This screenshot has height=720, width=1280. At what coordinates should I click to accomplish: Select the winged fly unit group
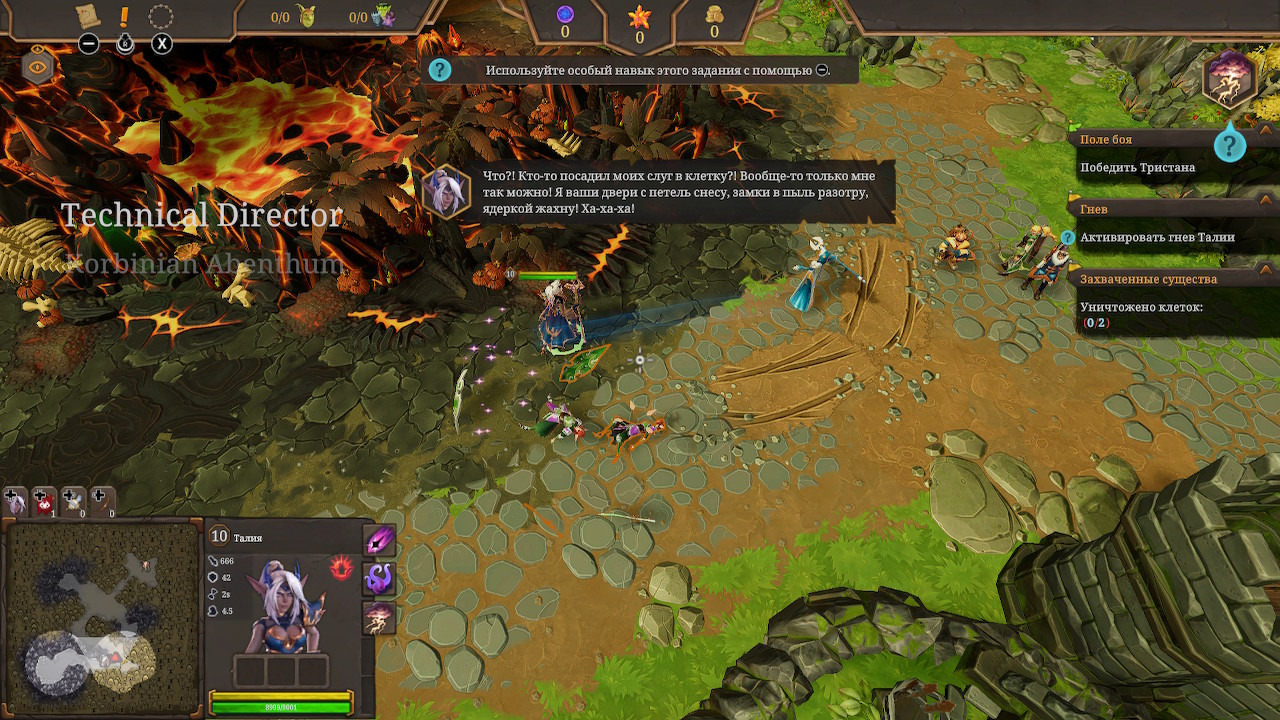click(x=74, y=501)
